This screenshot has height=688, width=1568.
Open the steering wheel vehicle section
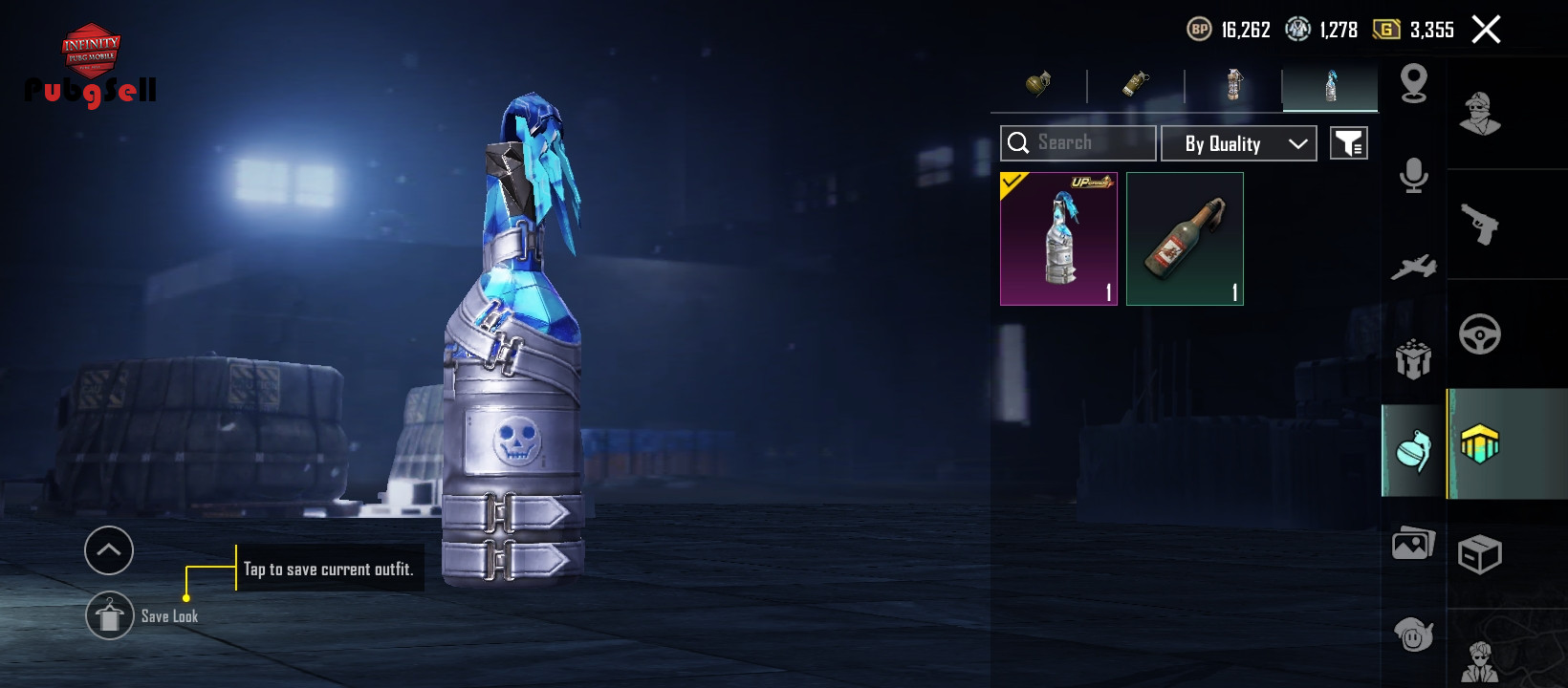click(x=1480, y=334)
